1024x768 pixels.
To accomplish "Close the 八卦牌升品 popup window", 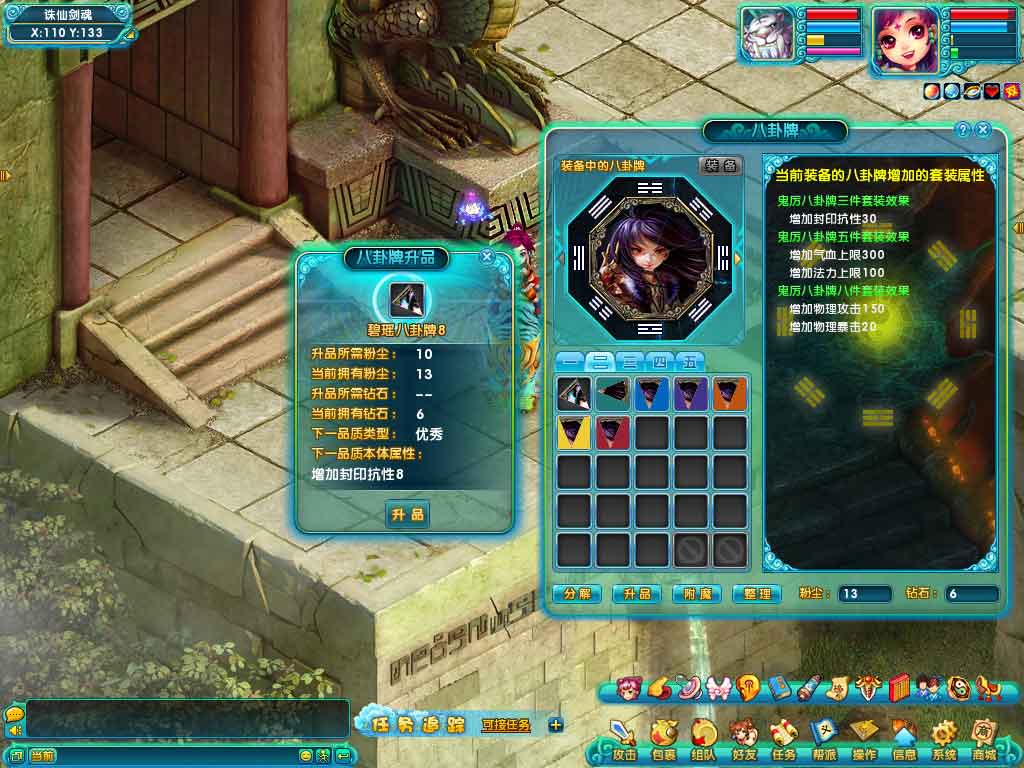I will coord(487,257).
